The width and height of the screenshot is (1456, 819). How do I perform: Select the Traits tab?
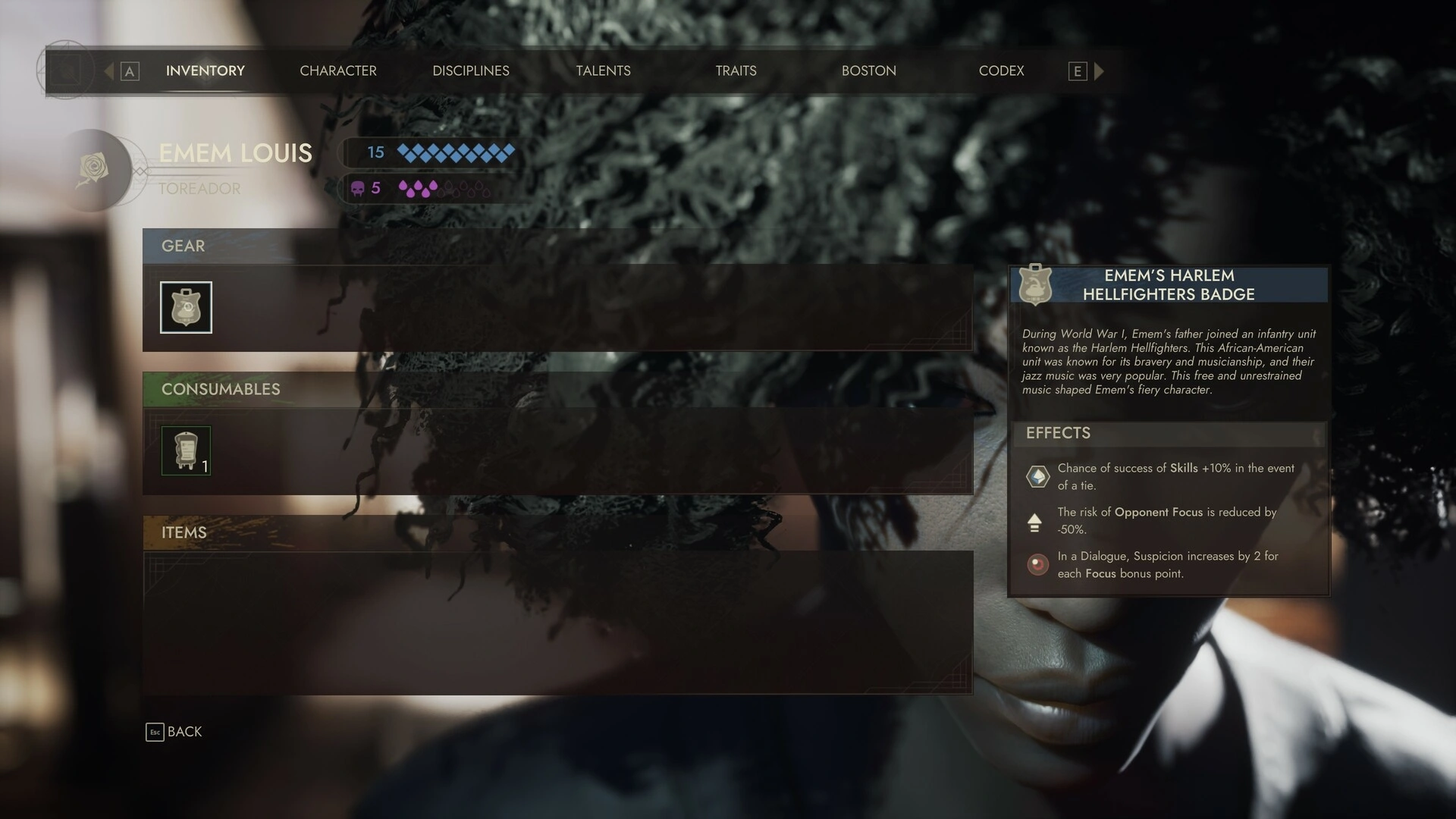click(x=736, y=71)
